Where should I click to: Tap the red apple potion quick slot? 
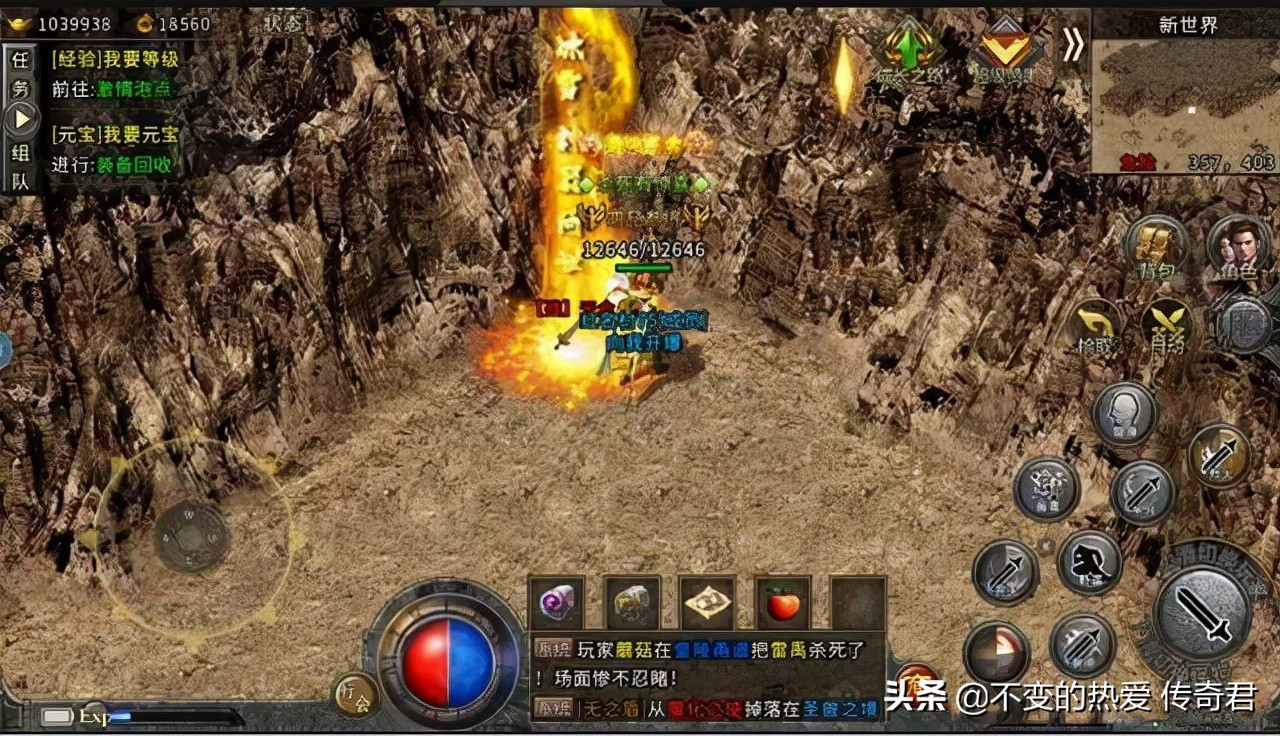[780, 605]
